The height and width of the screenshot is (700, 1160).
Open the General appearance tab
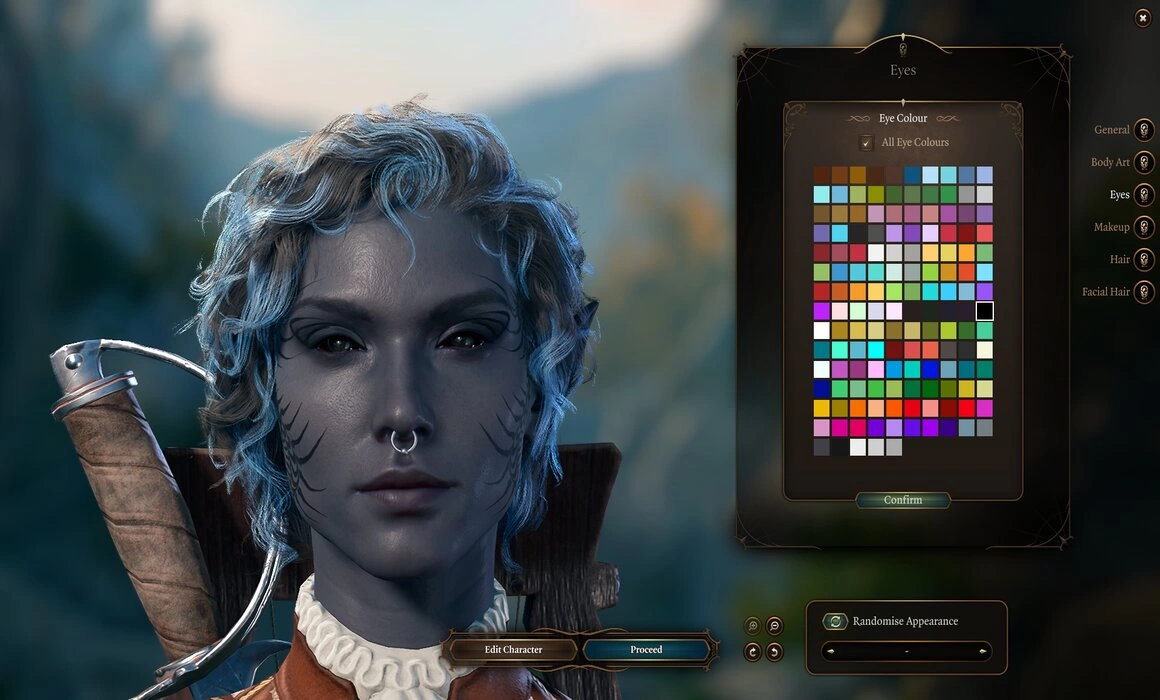click(x=1144, y=130)
